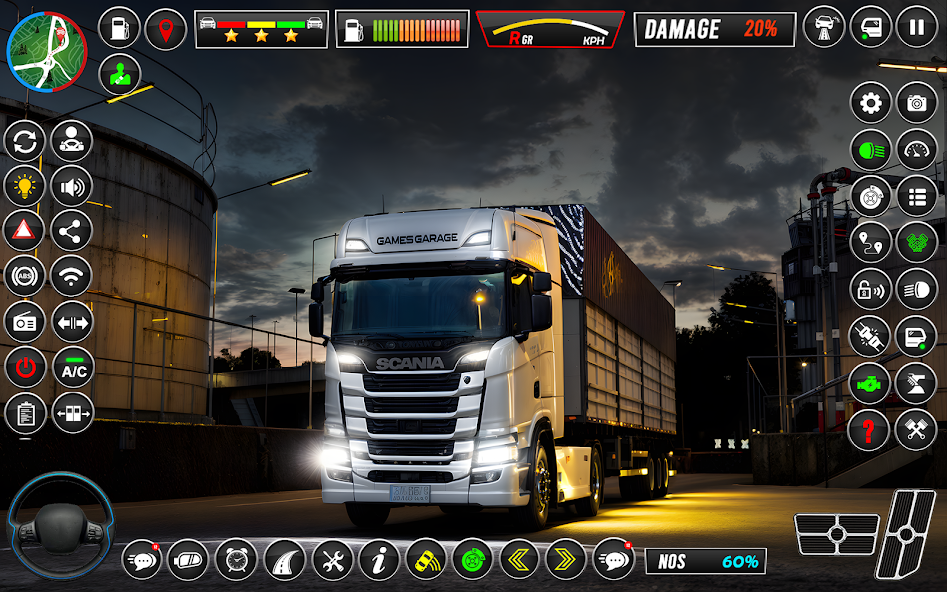
Task: Open the circular minimap
Action: pos(47,52)
